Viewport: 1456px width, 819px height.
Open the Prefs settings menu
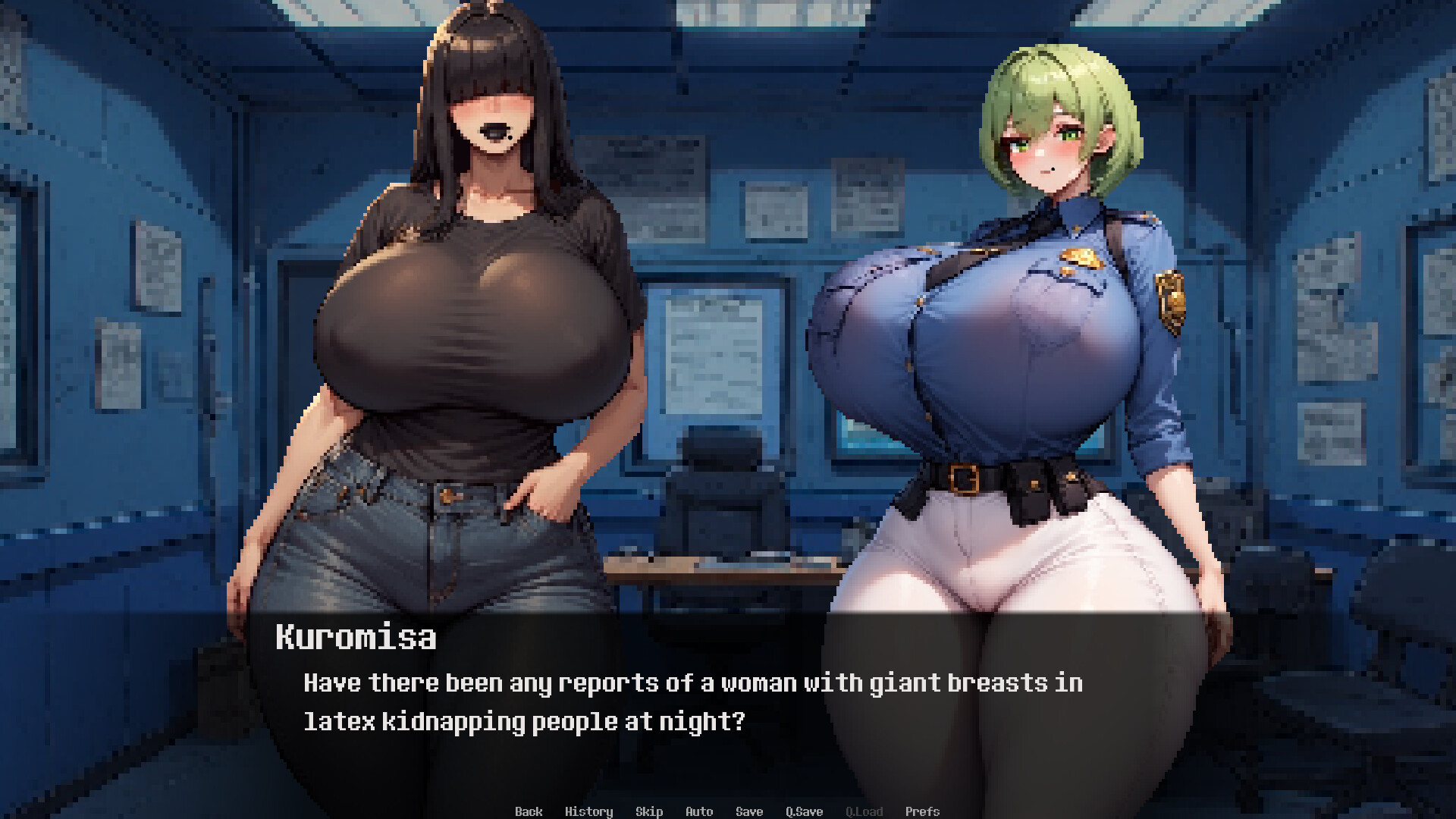(x=923, y=811)
